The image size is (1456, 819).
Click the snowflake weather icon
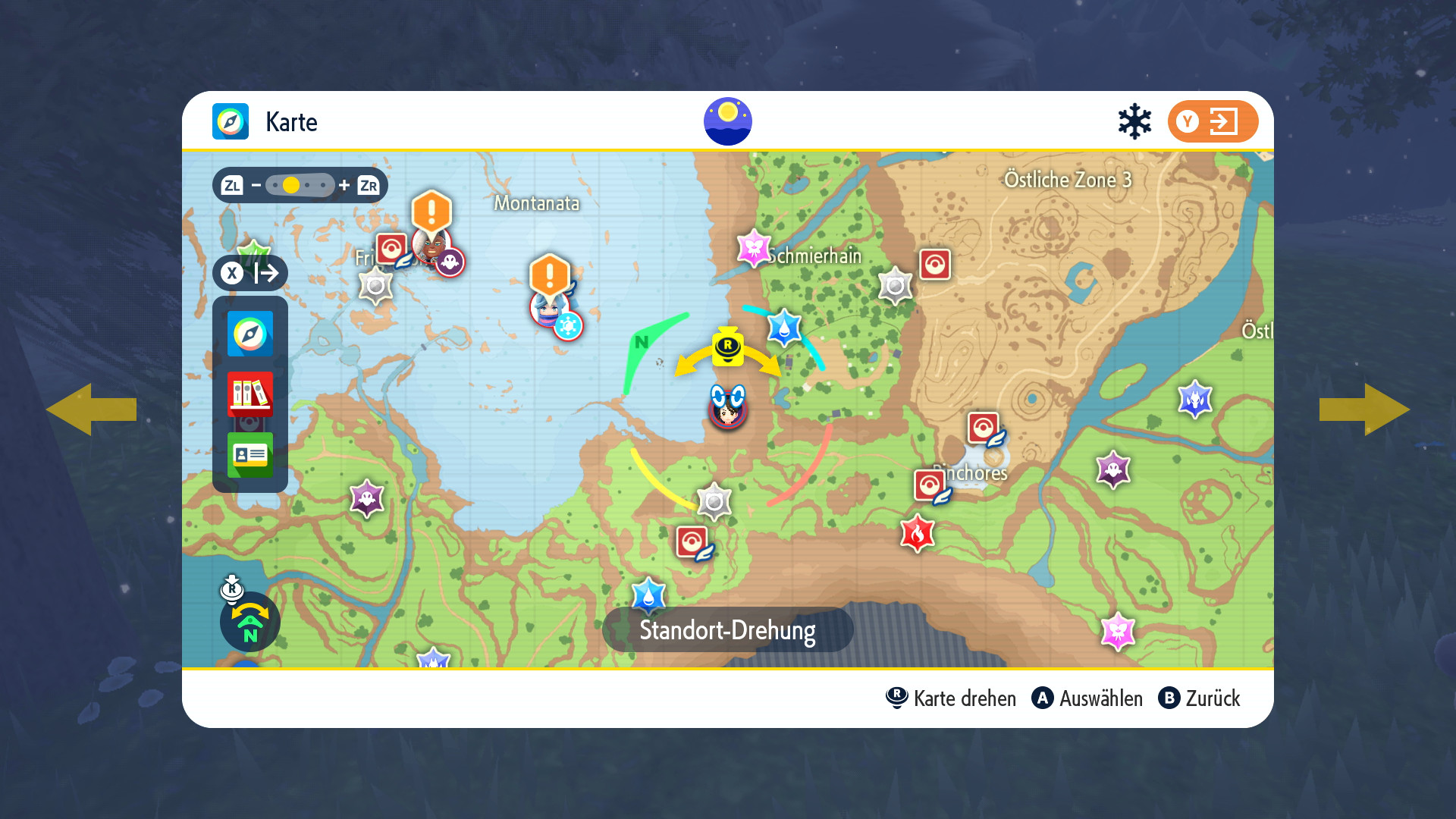[x=1134, y=121]
